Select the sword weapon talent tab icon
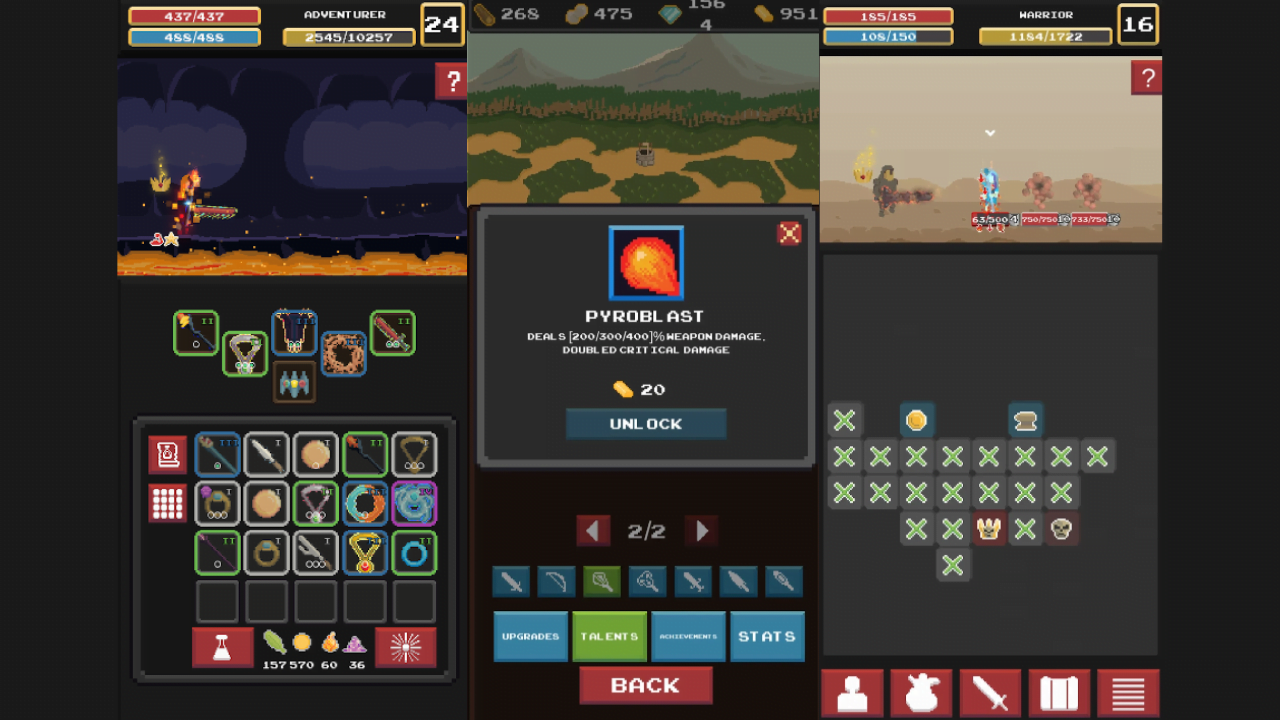Viewport: 1280px width, 720px height. click(511, 582)
